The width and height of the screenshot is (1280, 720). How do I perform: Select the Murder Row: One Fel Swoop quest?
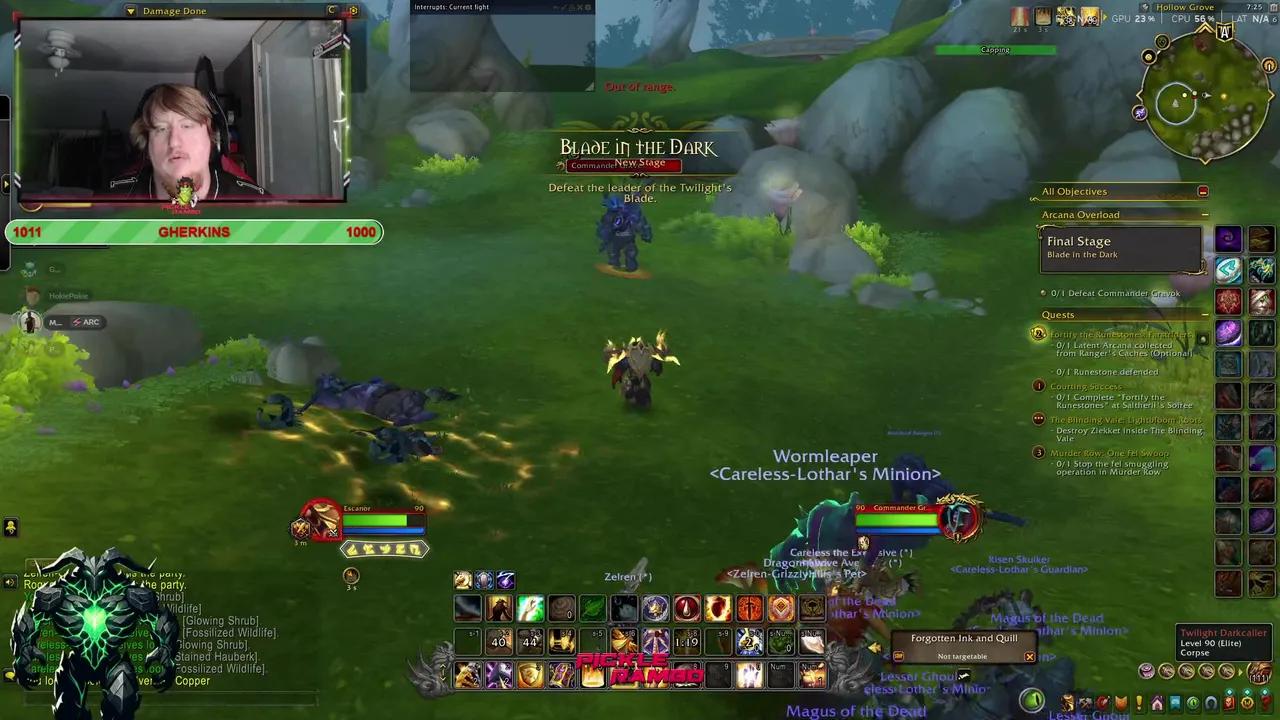coord(1109,453)
